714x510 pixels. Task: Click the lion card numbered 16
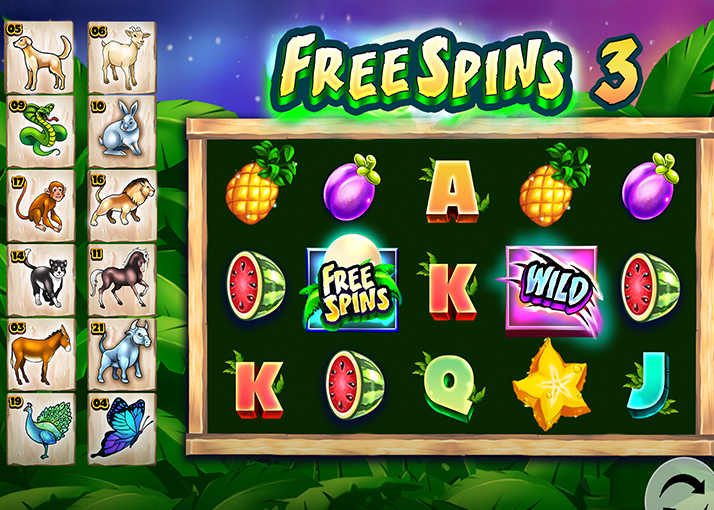(122, 204)
